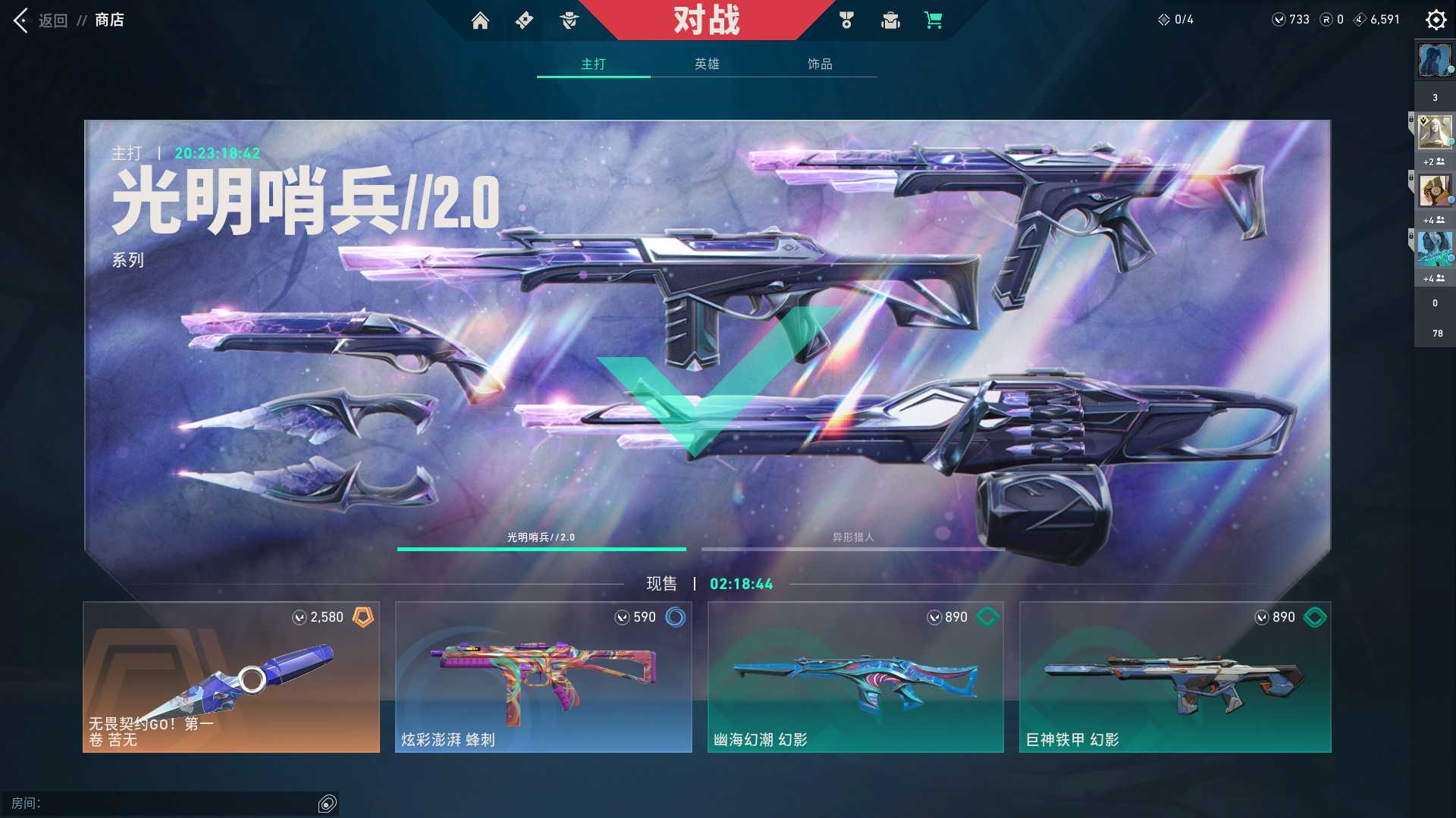Image resolution: width=1456 pixels, height=818 pixels.
Task: Click the teal shopping cart store icon
Action: coord(934,20)
